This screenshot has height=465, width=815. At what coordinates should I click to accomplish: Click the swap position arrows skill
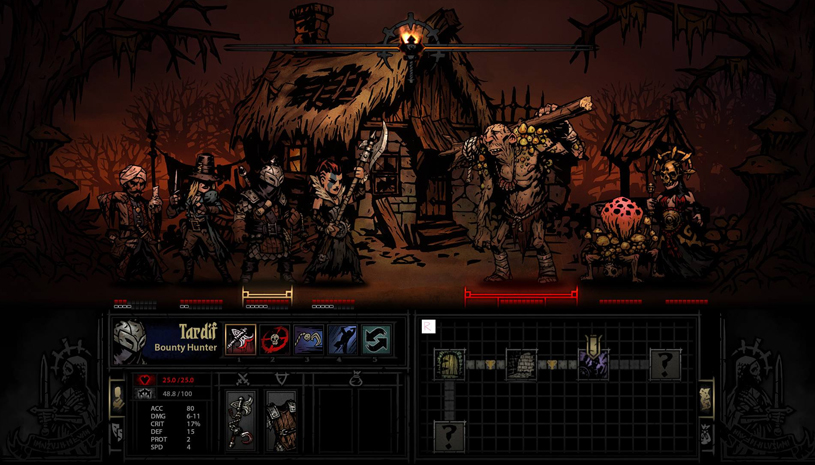(x=376, y=340)
